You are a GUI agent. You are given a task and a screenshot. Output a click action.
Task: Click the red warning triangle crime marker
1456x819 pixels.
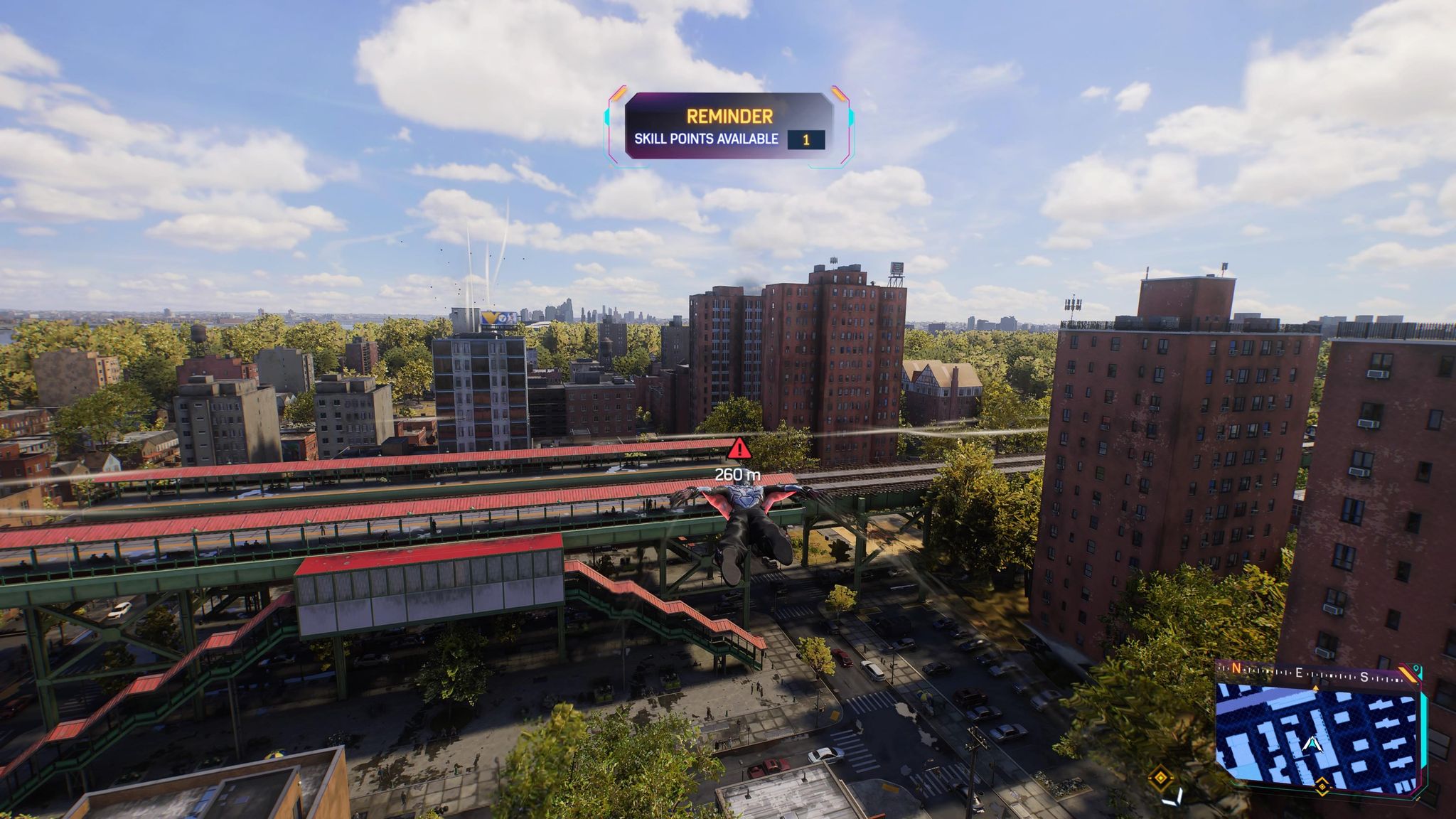pos(739,449)
